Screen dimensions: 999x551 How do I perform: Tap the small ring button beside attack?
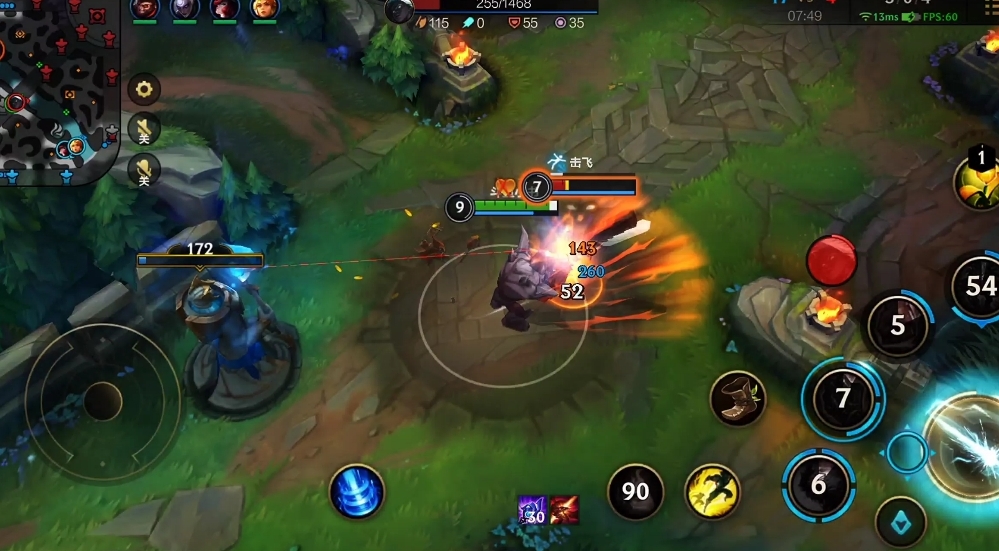[x=907, y=452]
